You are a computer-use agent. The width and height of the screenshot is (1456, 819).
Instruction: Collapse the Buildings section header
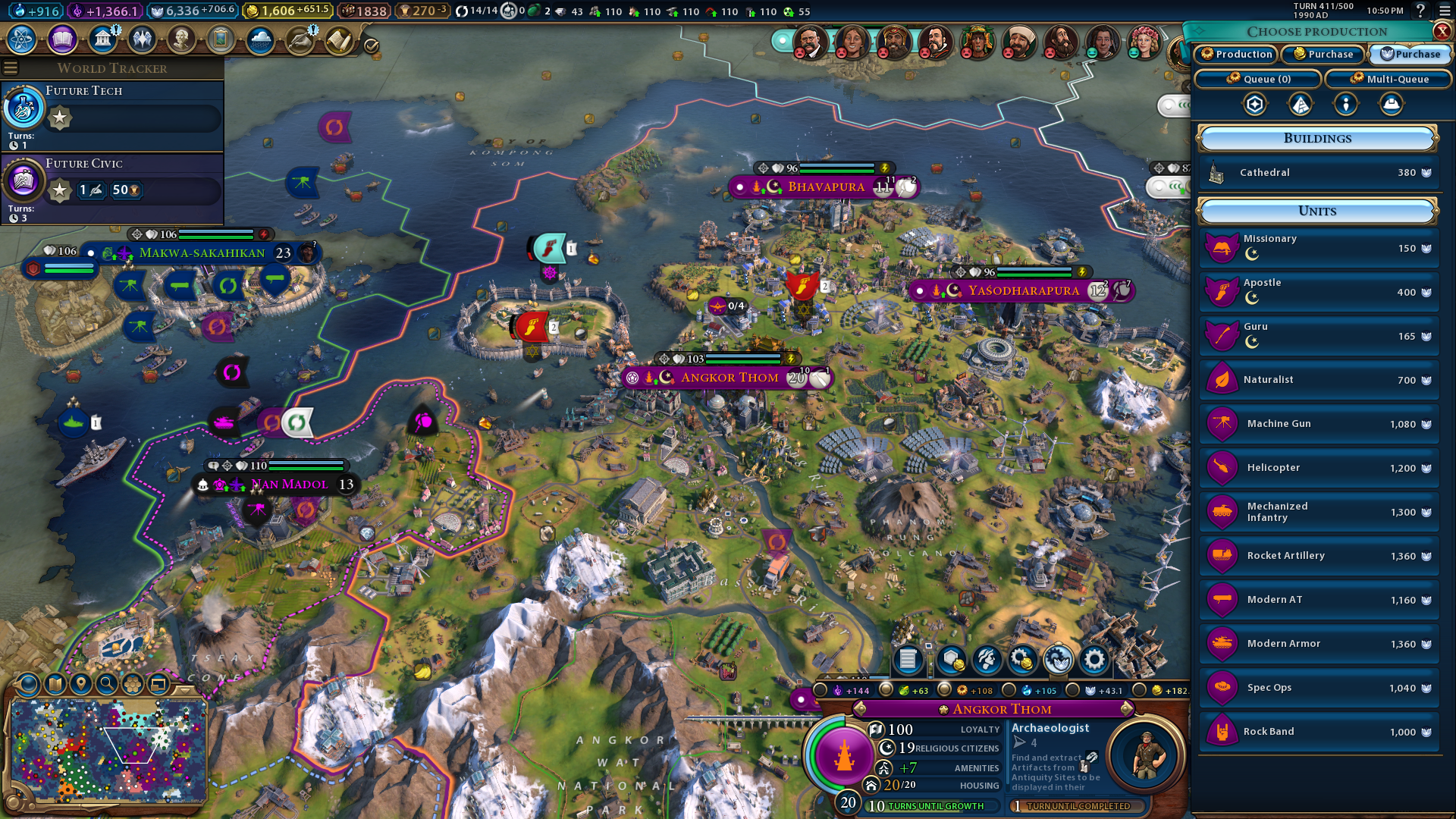pos(1317,139)
